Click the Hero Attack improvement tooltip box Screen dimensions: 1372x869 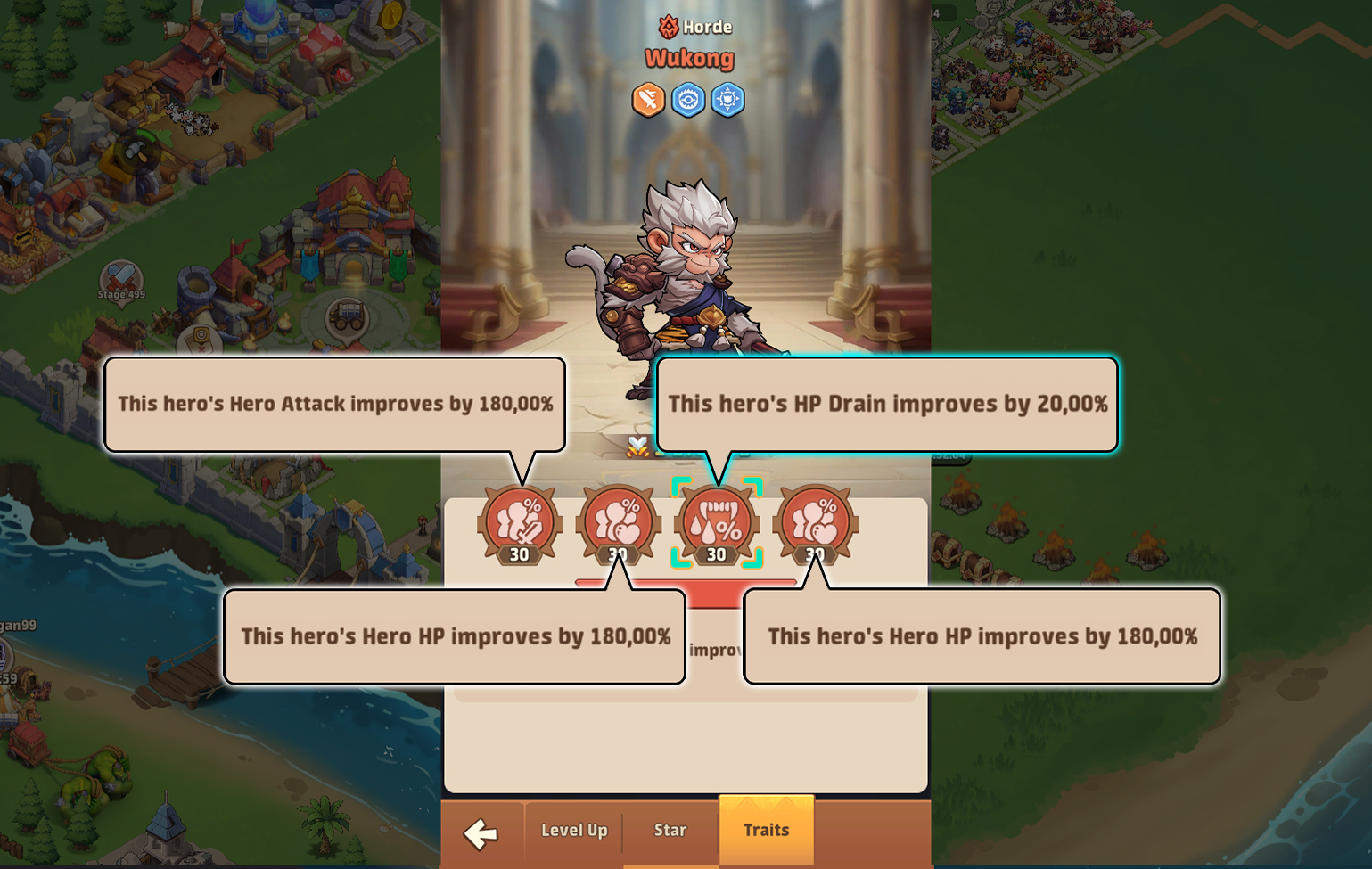pos(336,404)
